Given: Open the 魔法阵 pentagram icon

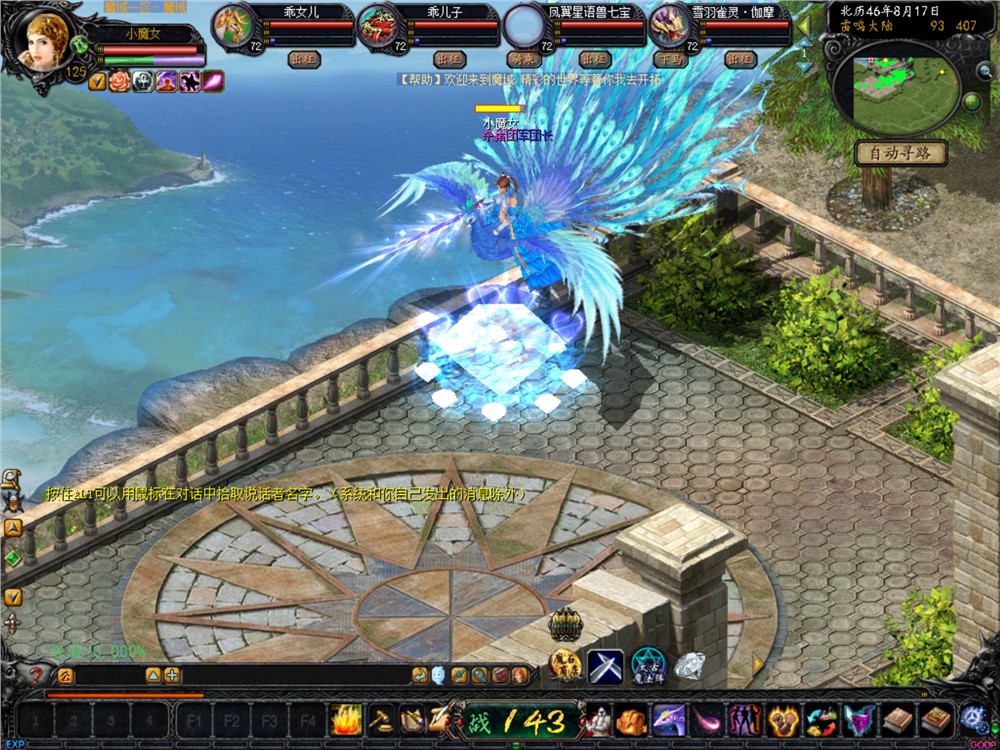Looking at the screenshot, I should pos(647,665).
